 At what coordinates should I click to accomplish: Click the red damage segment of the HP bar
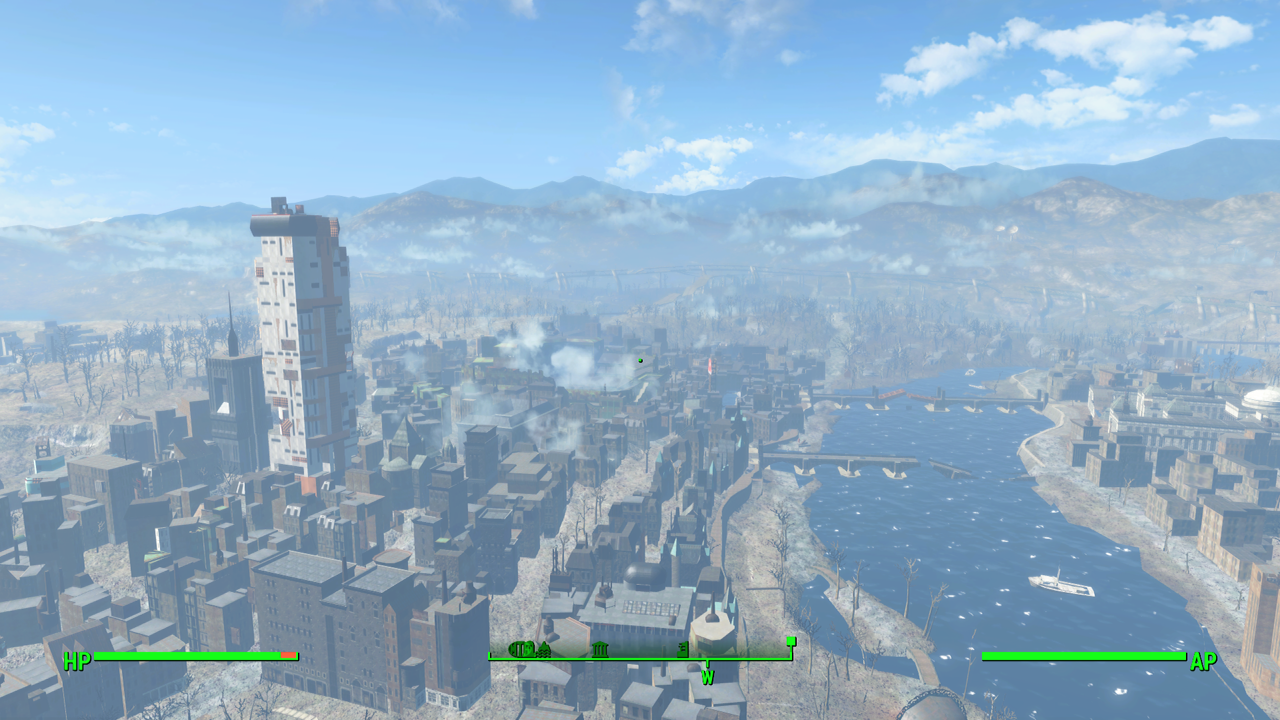point(288,656)
